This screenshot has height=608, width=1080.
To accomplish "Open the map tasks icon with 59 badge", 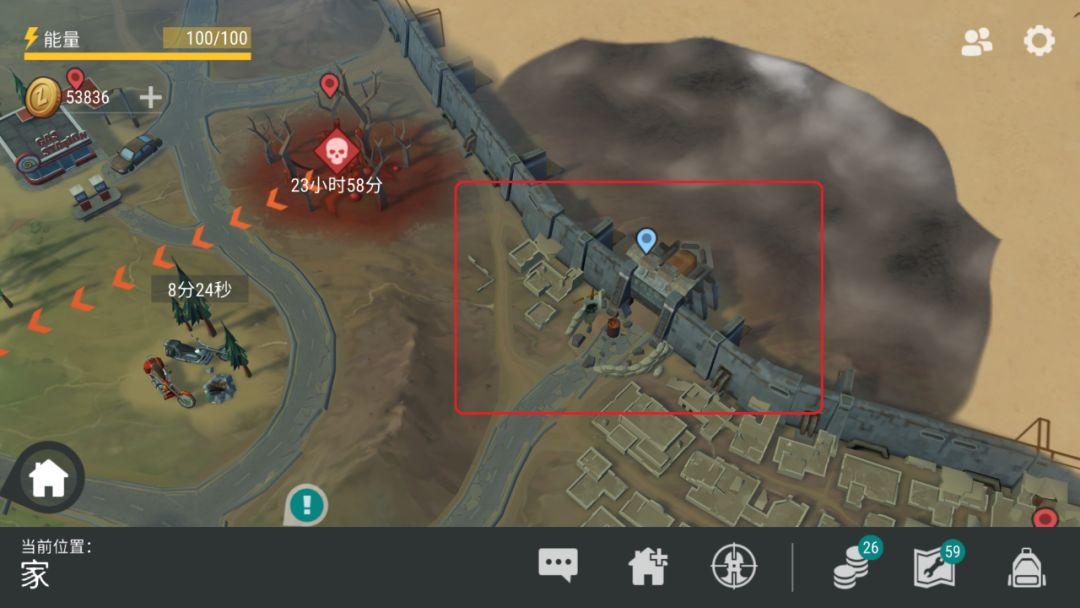I will coord(935,567).
